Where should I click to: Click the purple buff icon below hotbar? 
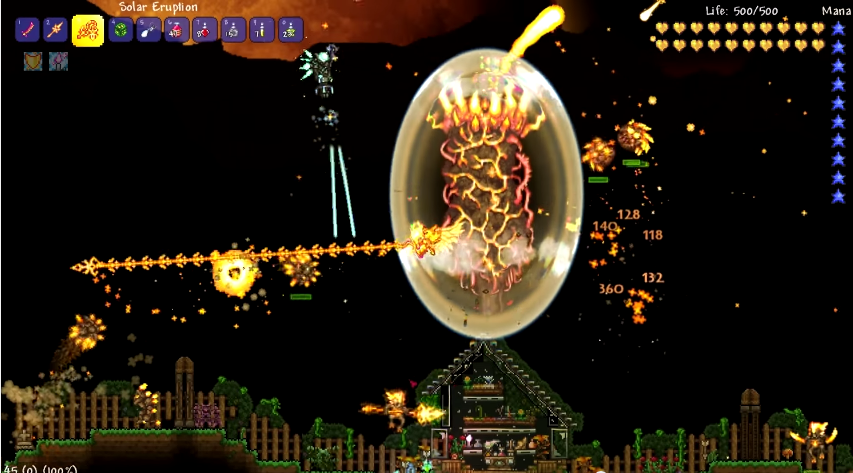[58, 62]
